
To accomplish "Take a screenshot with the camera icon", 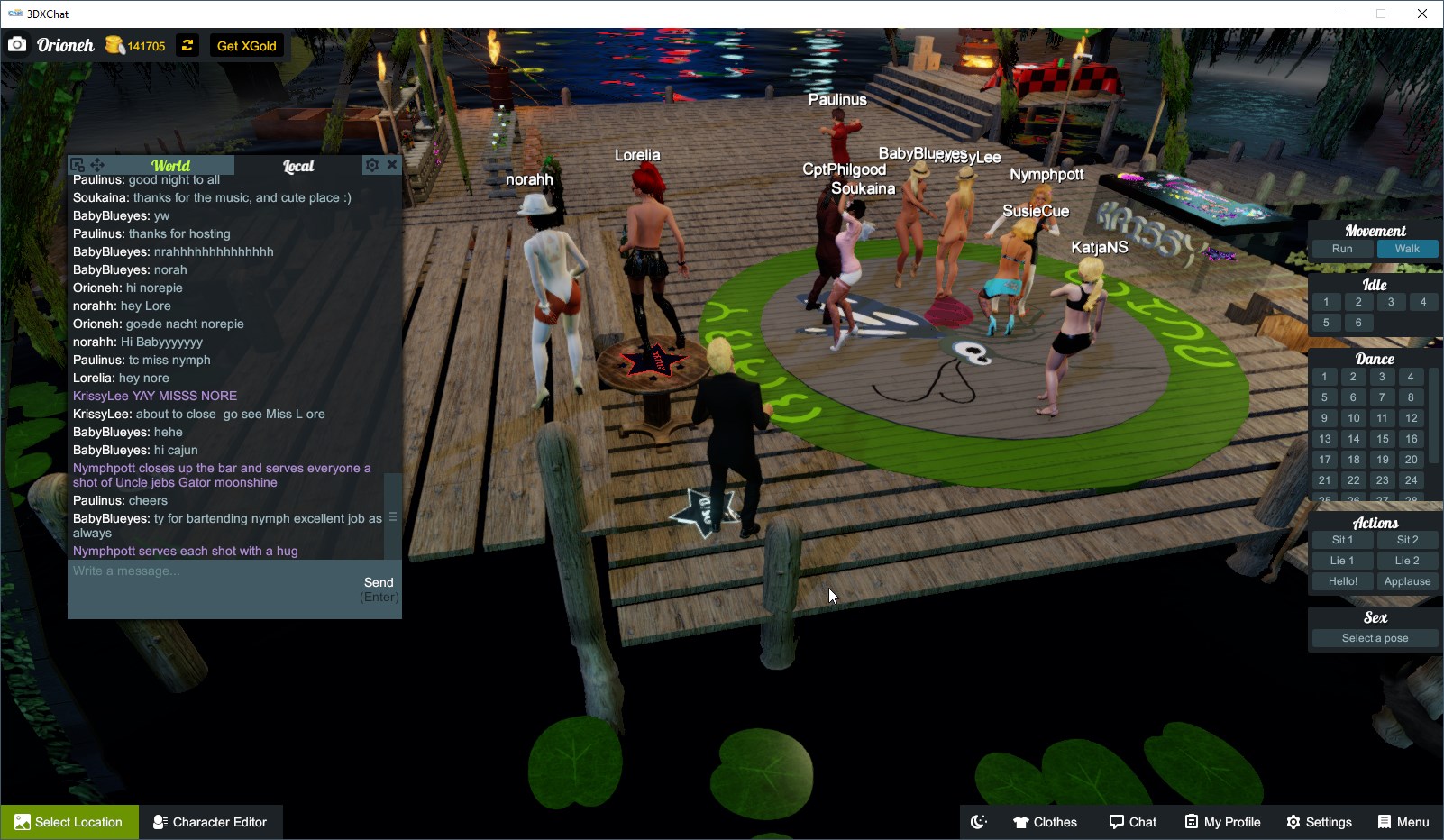I will [17, 43].
